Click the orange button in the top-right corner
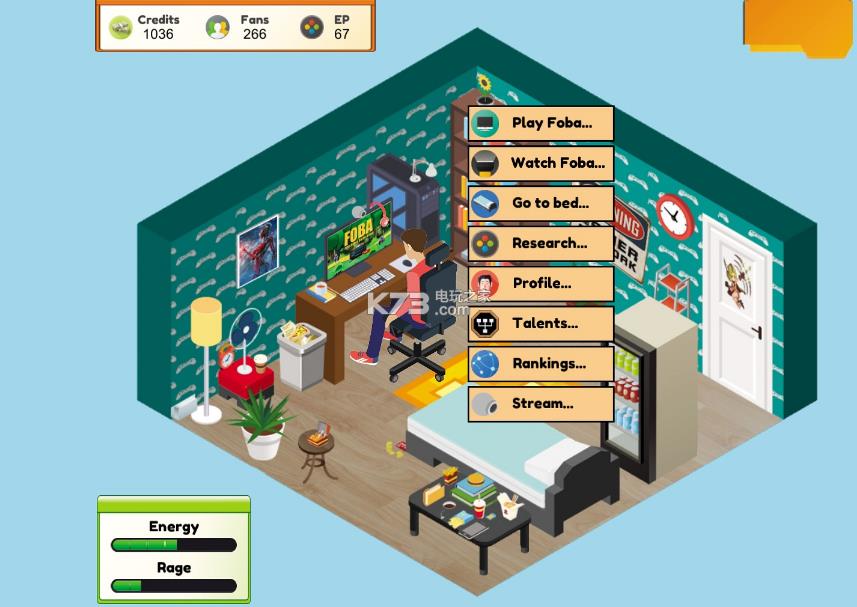The image size is (857, 607). [x=797, y=24]
